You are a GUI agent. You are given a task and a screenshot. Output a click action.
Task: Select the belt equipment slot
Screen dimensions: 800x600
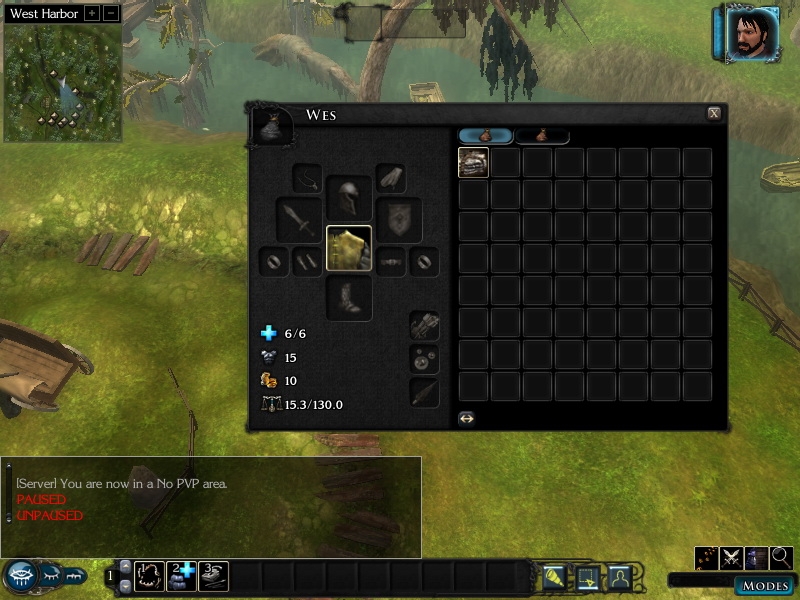tap(391, 262)
